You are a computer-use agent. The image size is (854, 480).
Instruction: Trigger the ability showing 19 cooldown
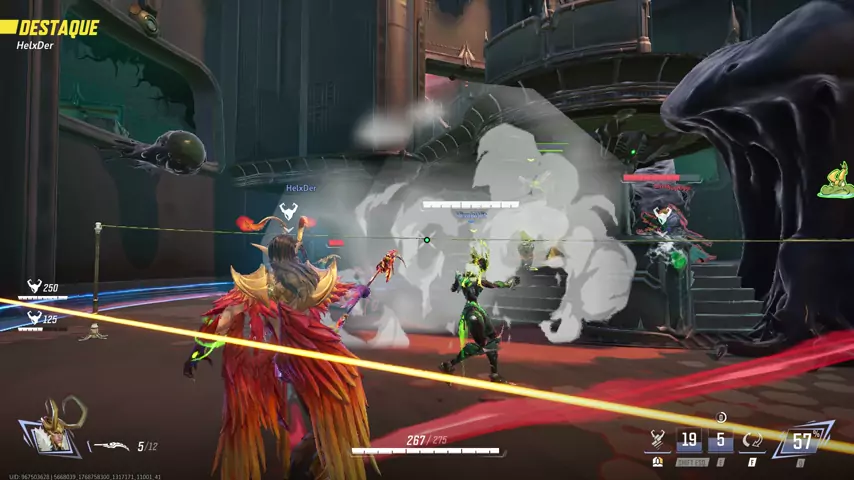[689, 439]
